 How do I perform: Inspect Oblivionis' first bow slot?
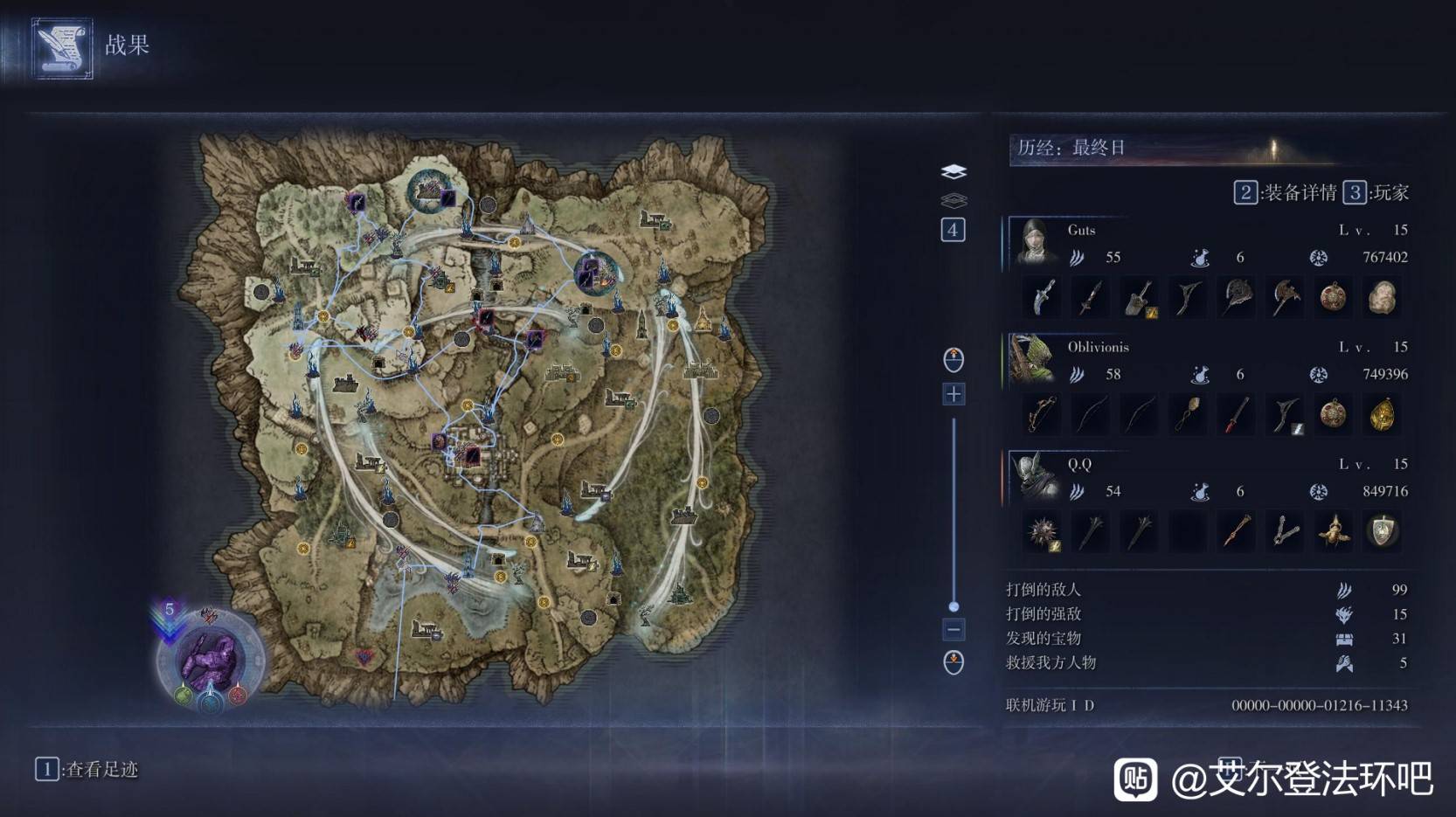[x=1042, y=415]
